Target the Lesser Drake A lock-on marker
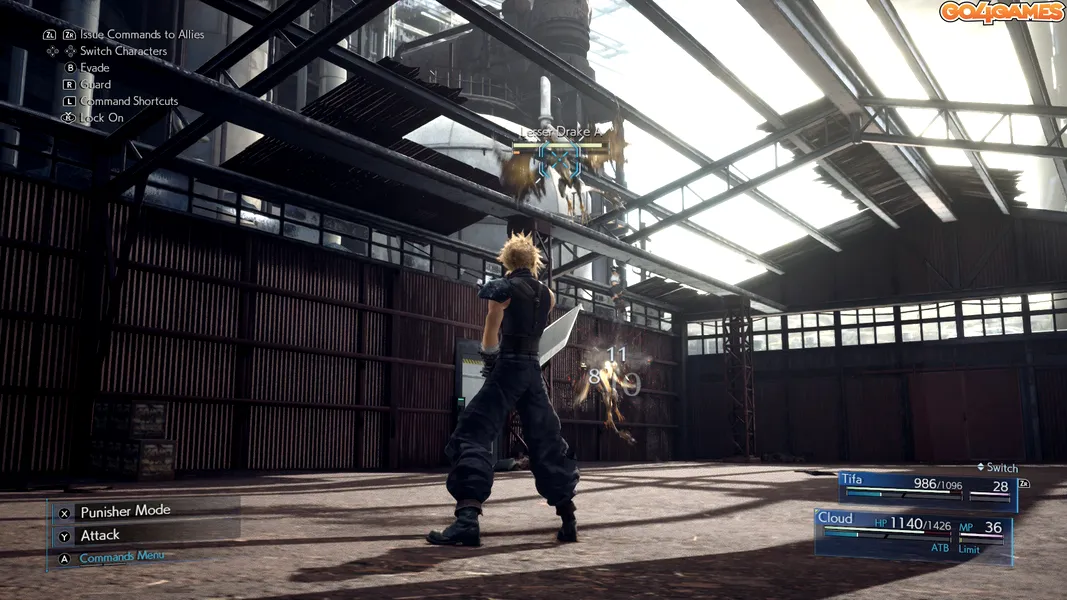The width and height of the screenshot is (1067, 600). (x=562, y=161)
